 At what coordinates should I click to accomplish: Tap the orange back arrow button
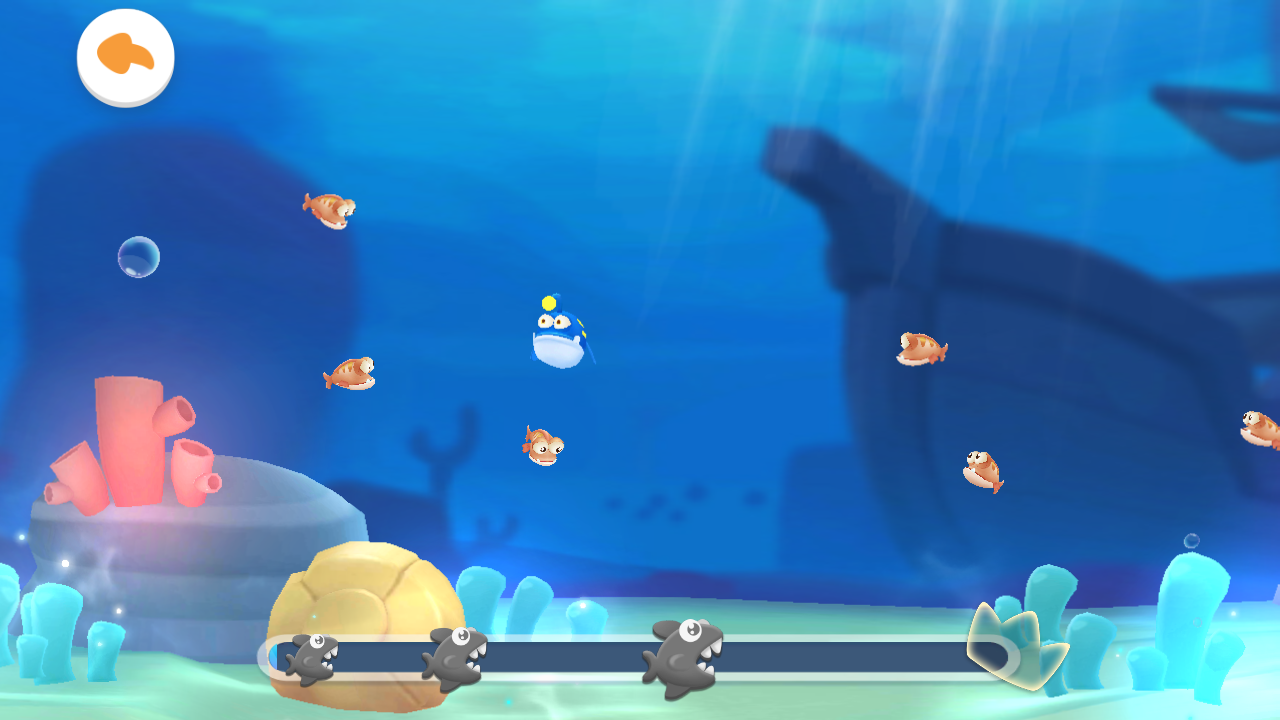126,56
